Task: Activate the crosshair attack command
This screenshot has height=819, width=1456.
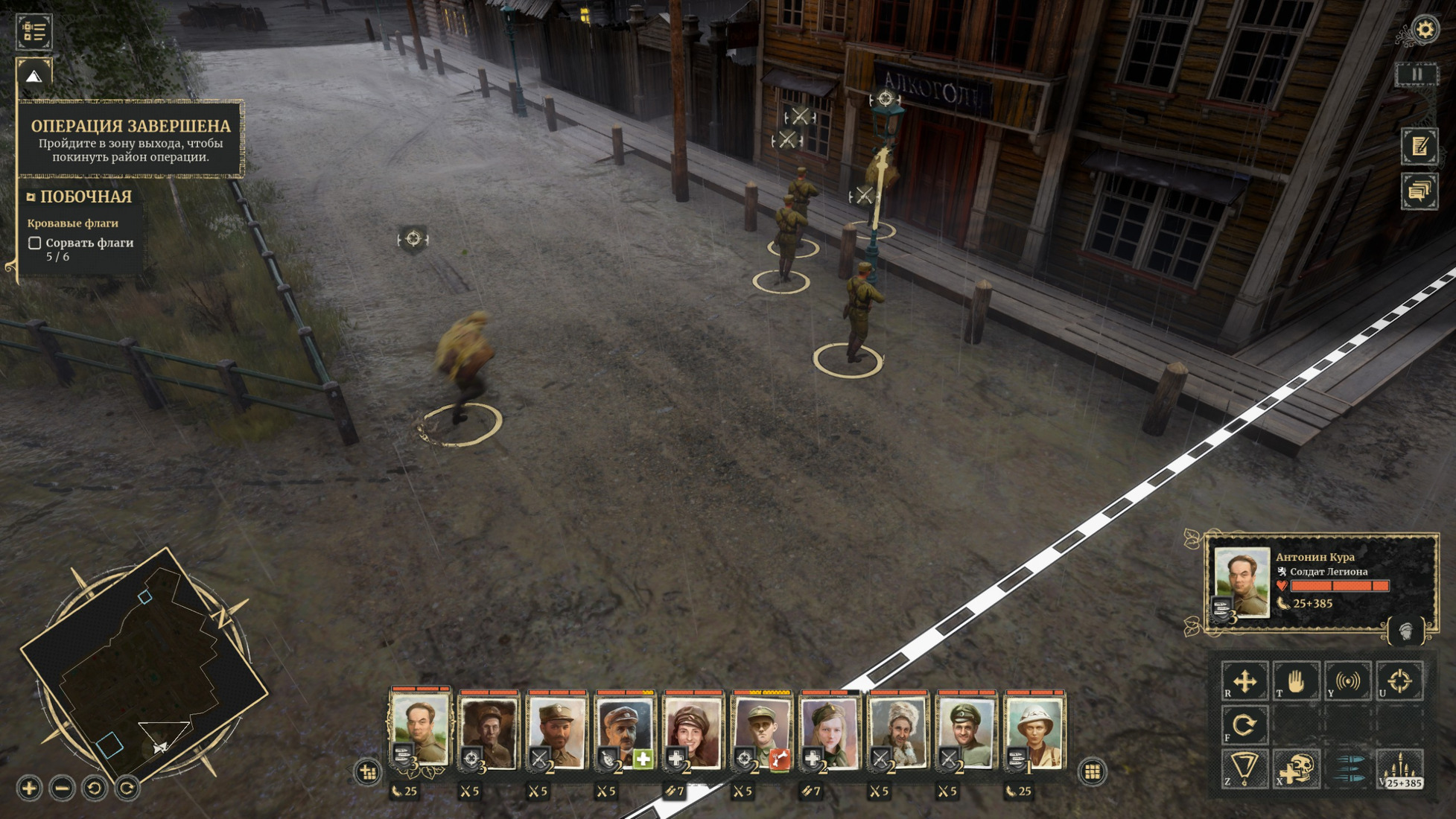Action: (1399, 681)
